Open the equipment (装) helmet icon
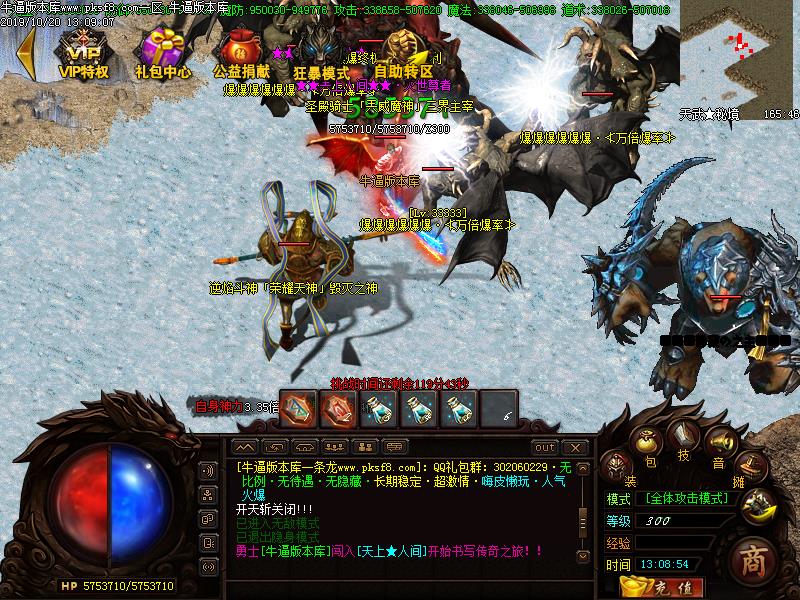Viewport: 800px width, 600px height. pos(619,469)
